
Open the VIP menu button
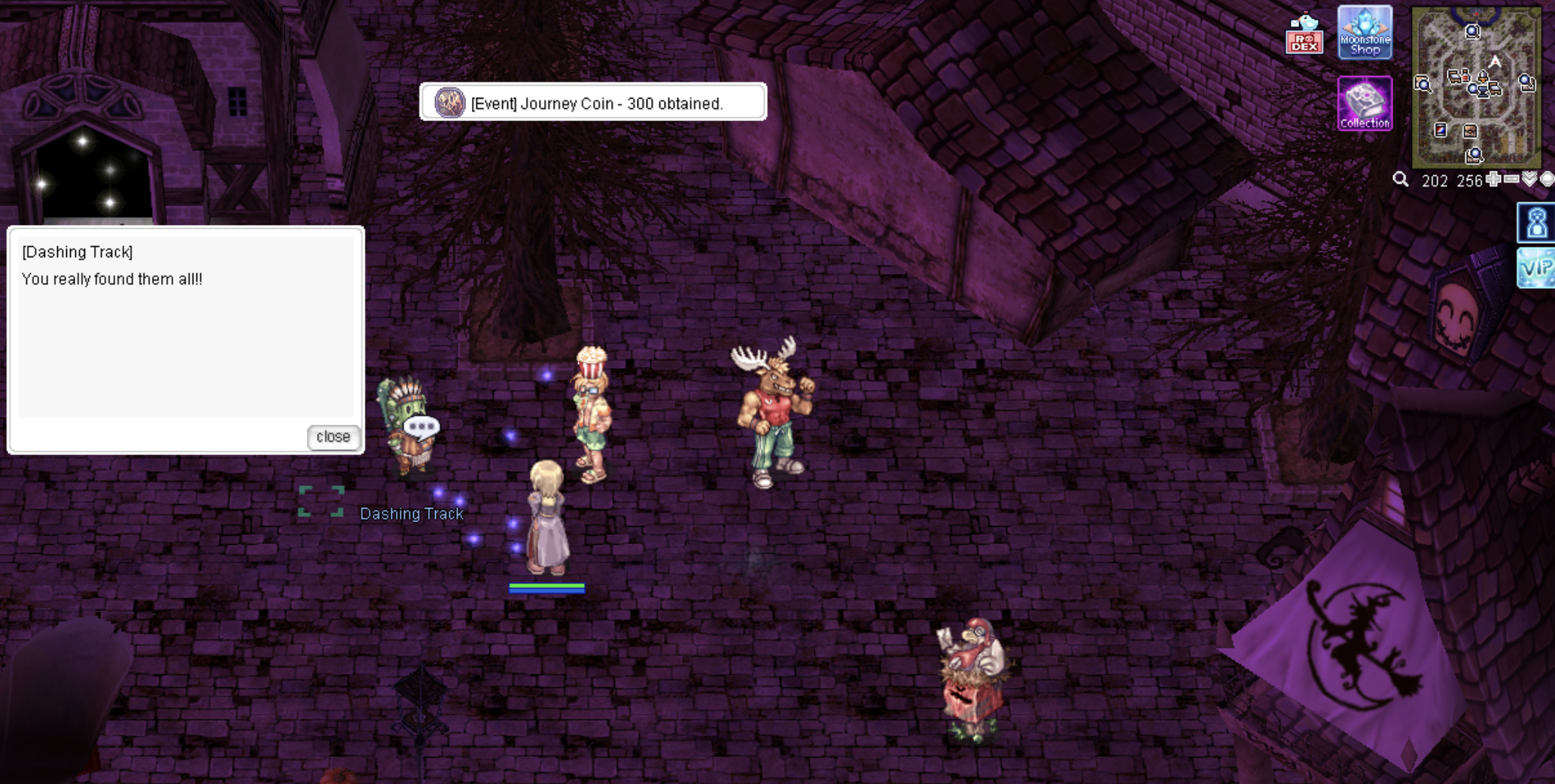pyautogui.click(x=1537, y=268)
